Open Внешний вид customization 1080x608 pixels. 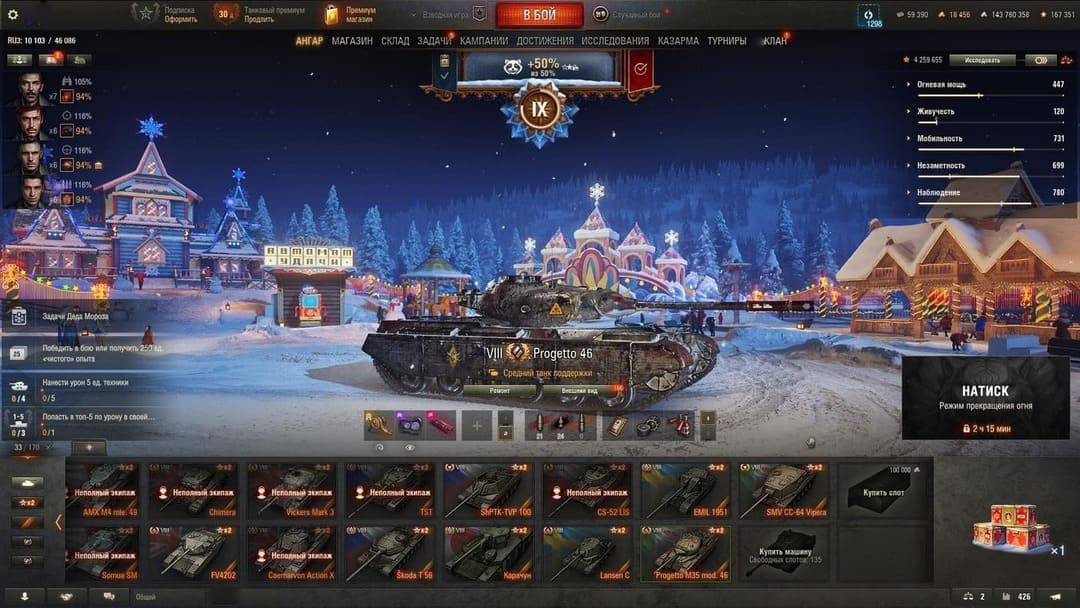(579, 390)
